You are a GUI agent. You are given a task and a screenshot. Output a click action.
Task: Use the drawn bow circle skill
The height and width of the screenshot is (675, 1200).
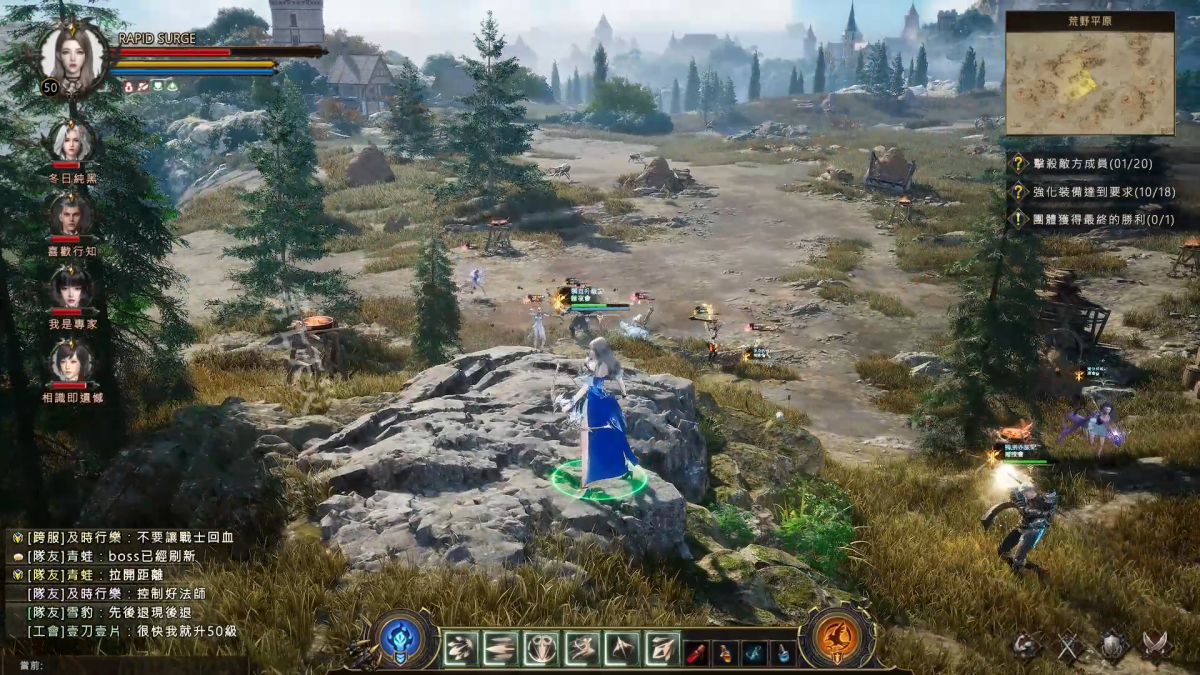541,649
